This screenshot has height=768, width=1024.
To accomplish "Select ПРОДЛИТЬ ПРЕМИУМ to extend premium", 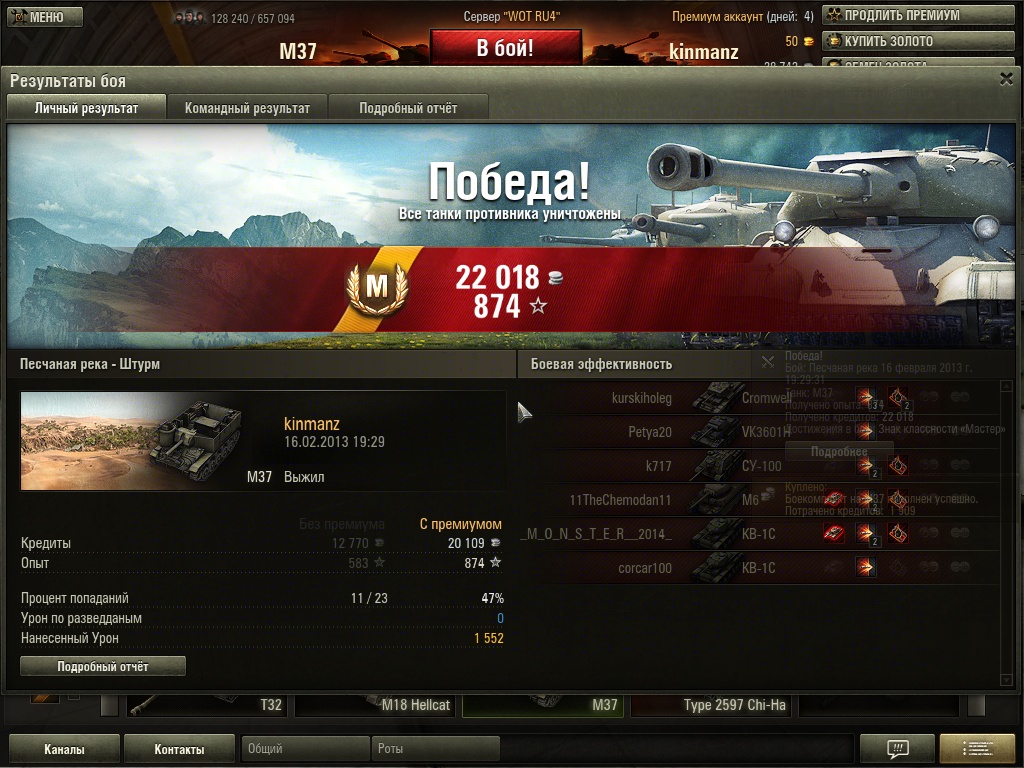I will [x=892, y=15].
